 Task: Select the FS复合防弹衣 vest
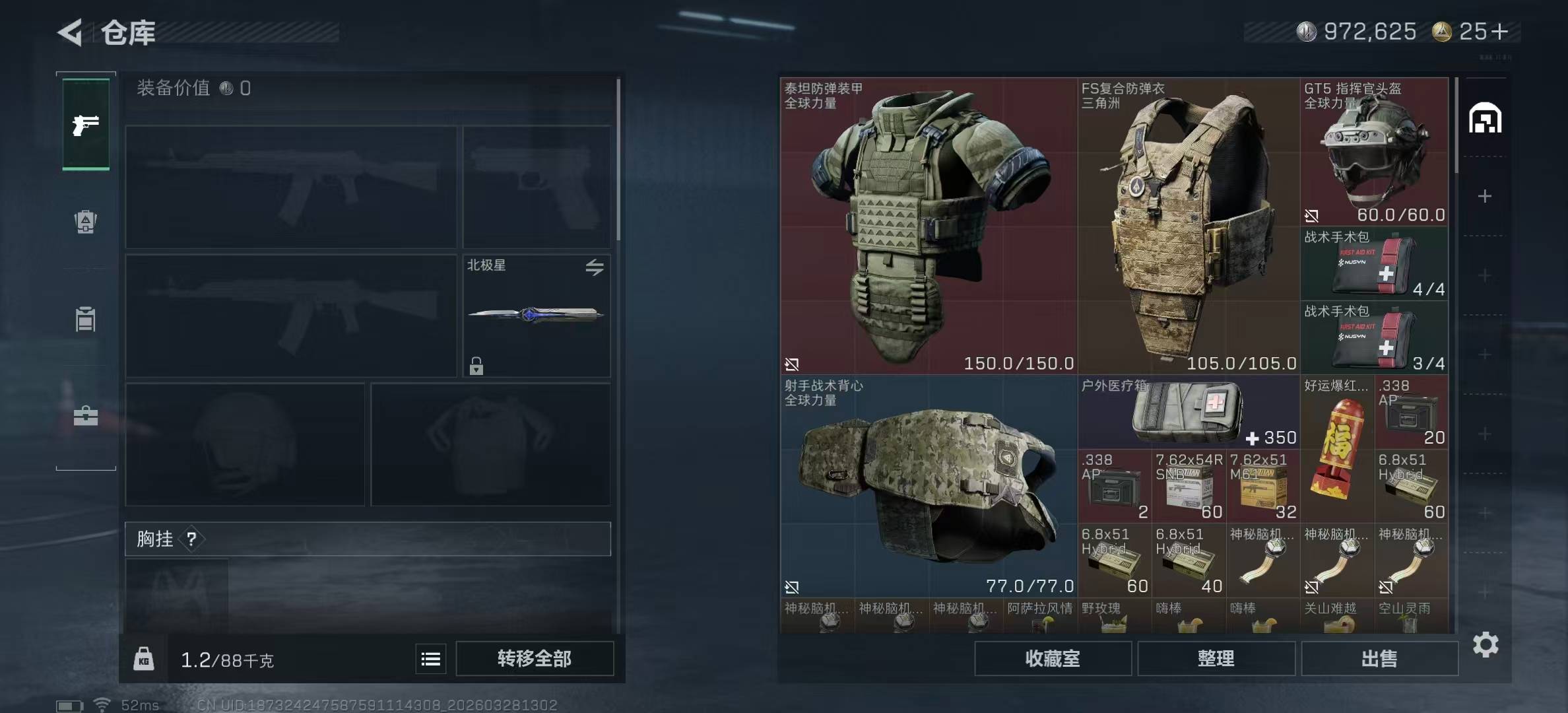click(1189, 226)
